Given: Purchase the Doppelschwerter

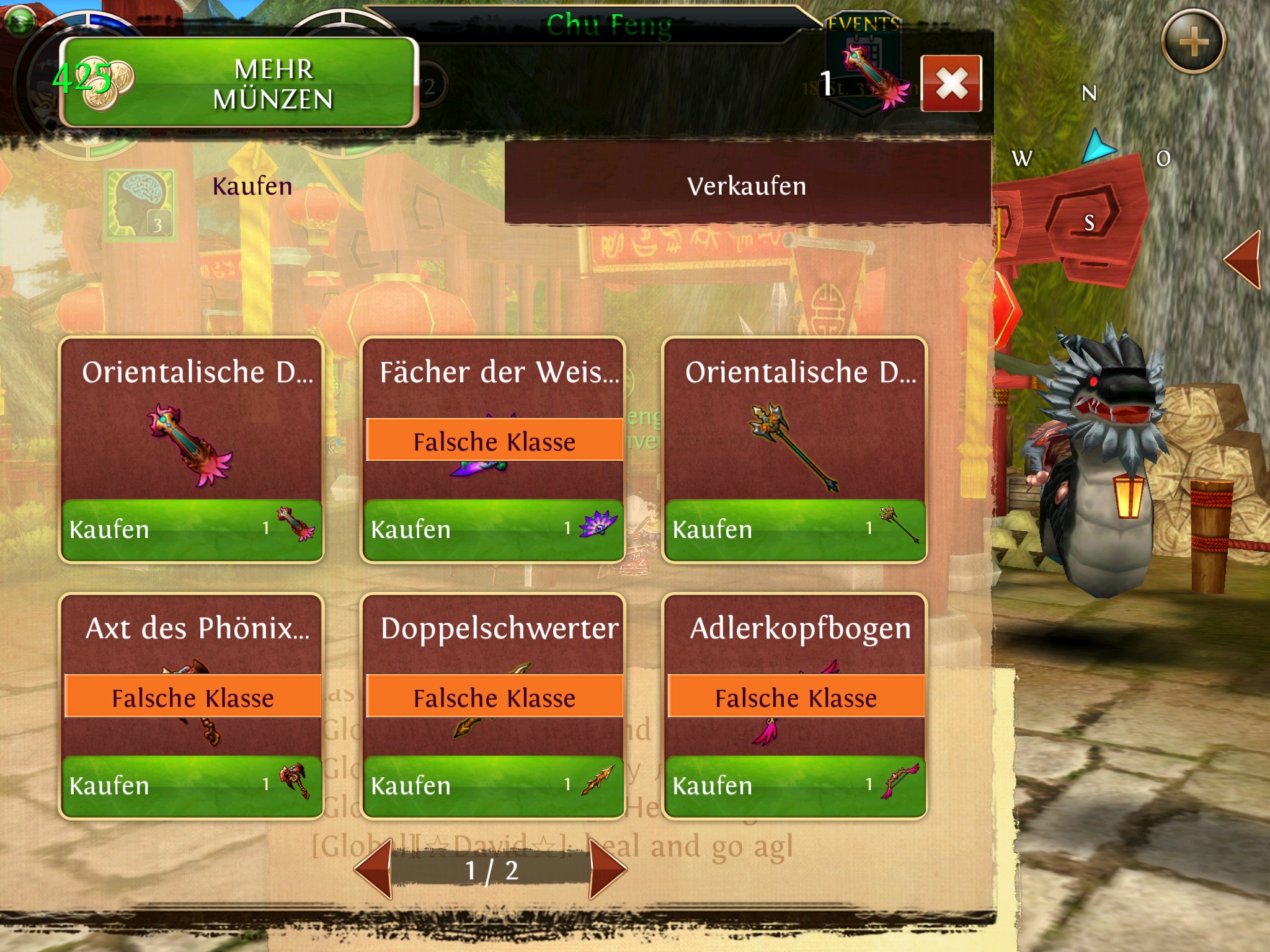Looking at the screenshot, I should pos(493,786).
